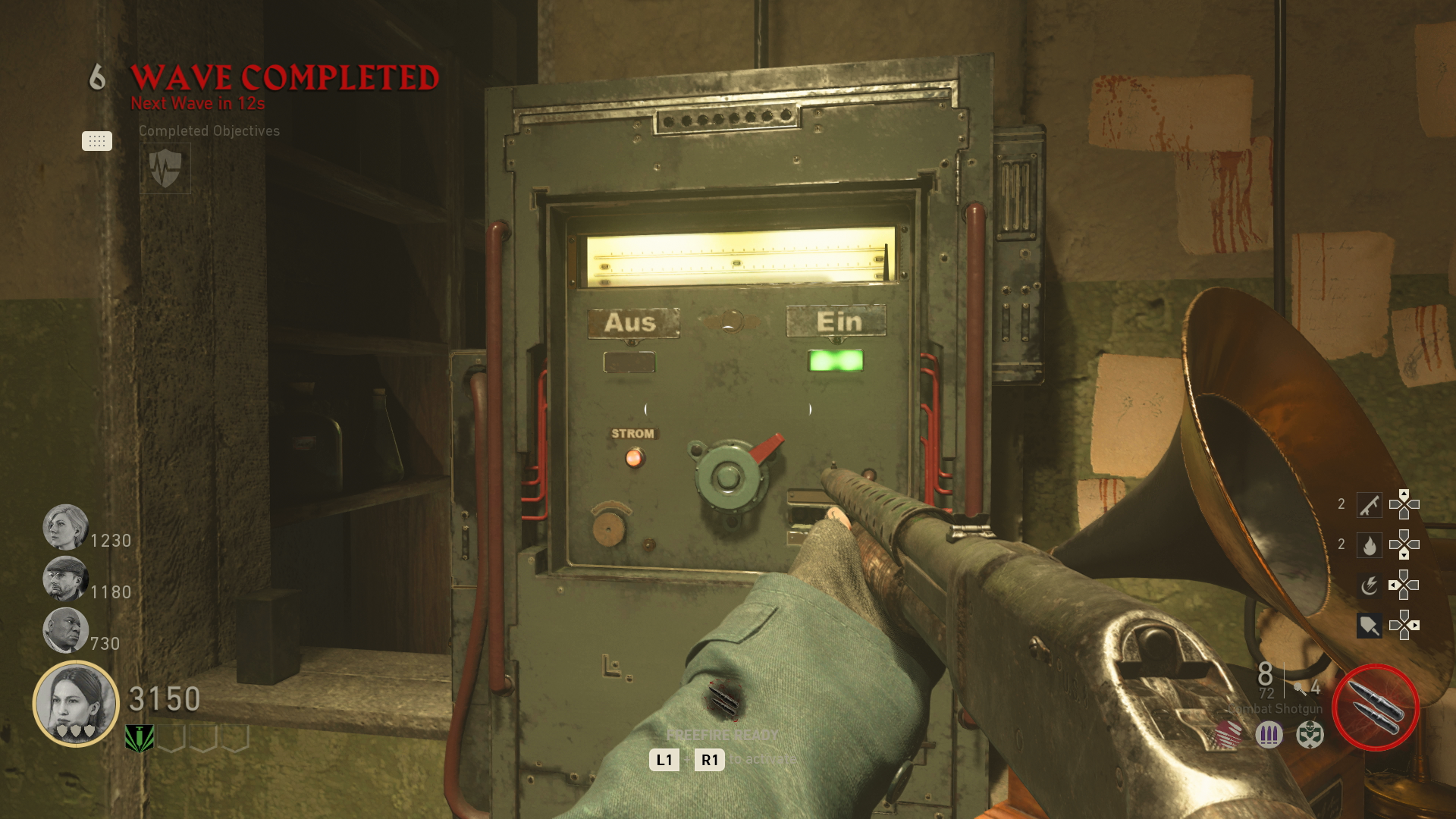Click the grid icon beside Completed Objectives

click(x=96, y=141)
